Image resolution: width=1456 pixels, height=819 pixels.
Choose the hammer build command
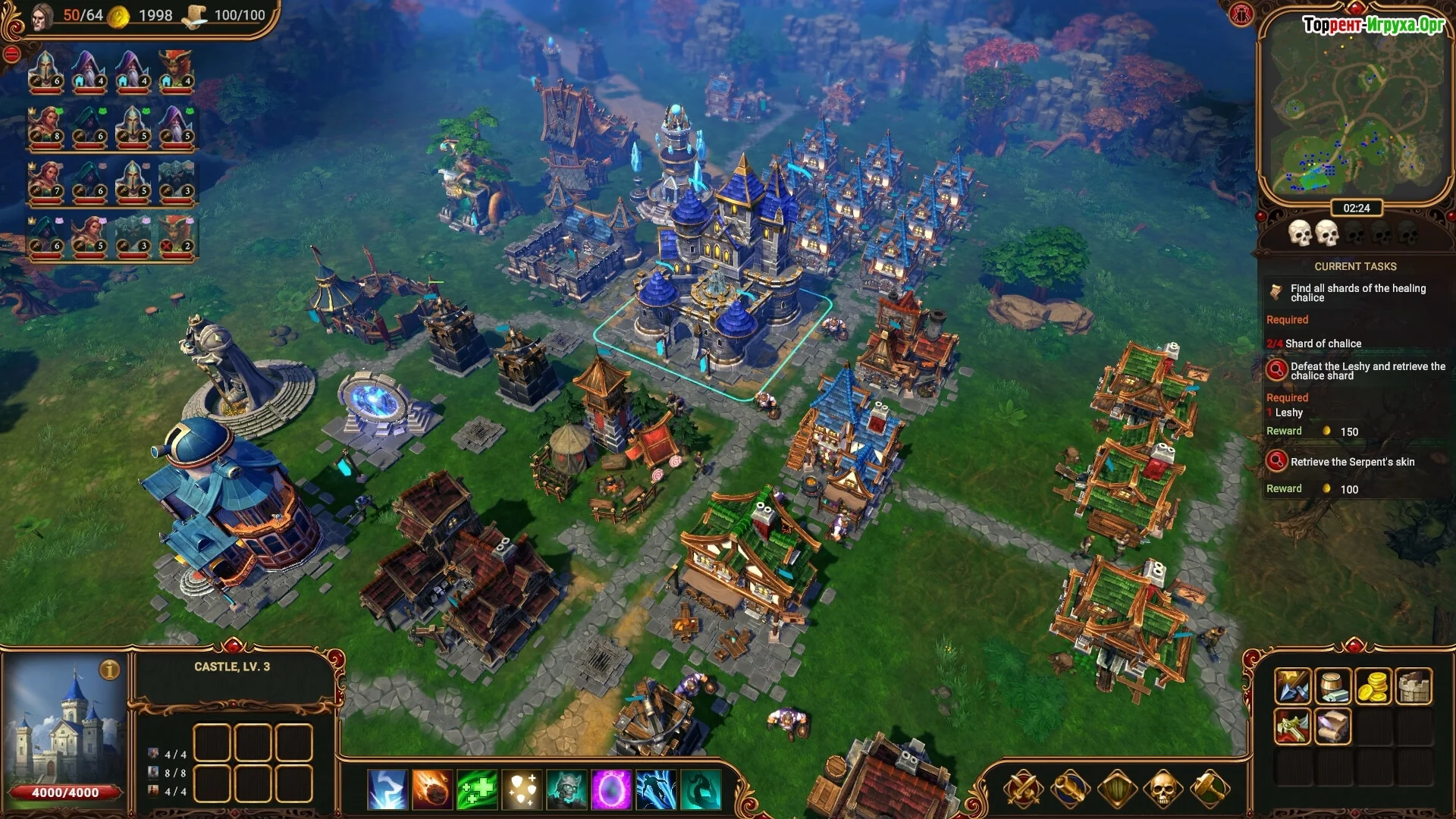(x=1209, y=789)
